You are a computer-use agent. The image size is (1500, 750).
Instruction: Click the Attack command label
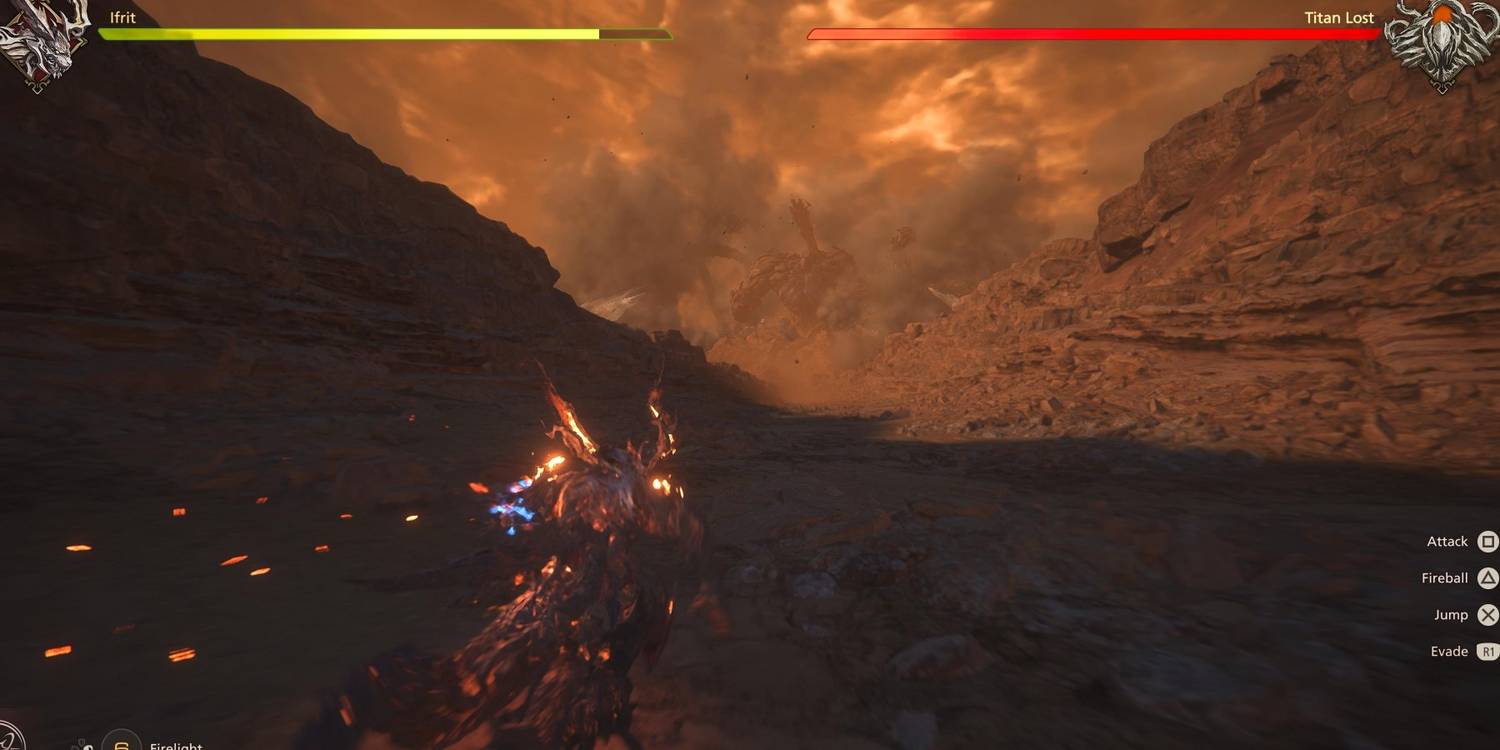(x=1446, y=541)
